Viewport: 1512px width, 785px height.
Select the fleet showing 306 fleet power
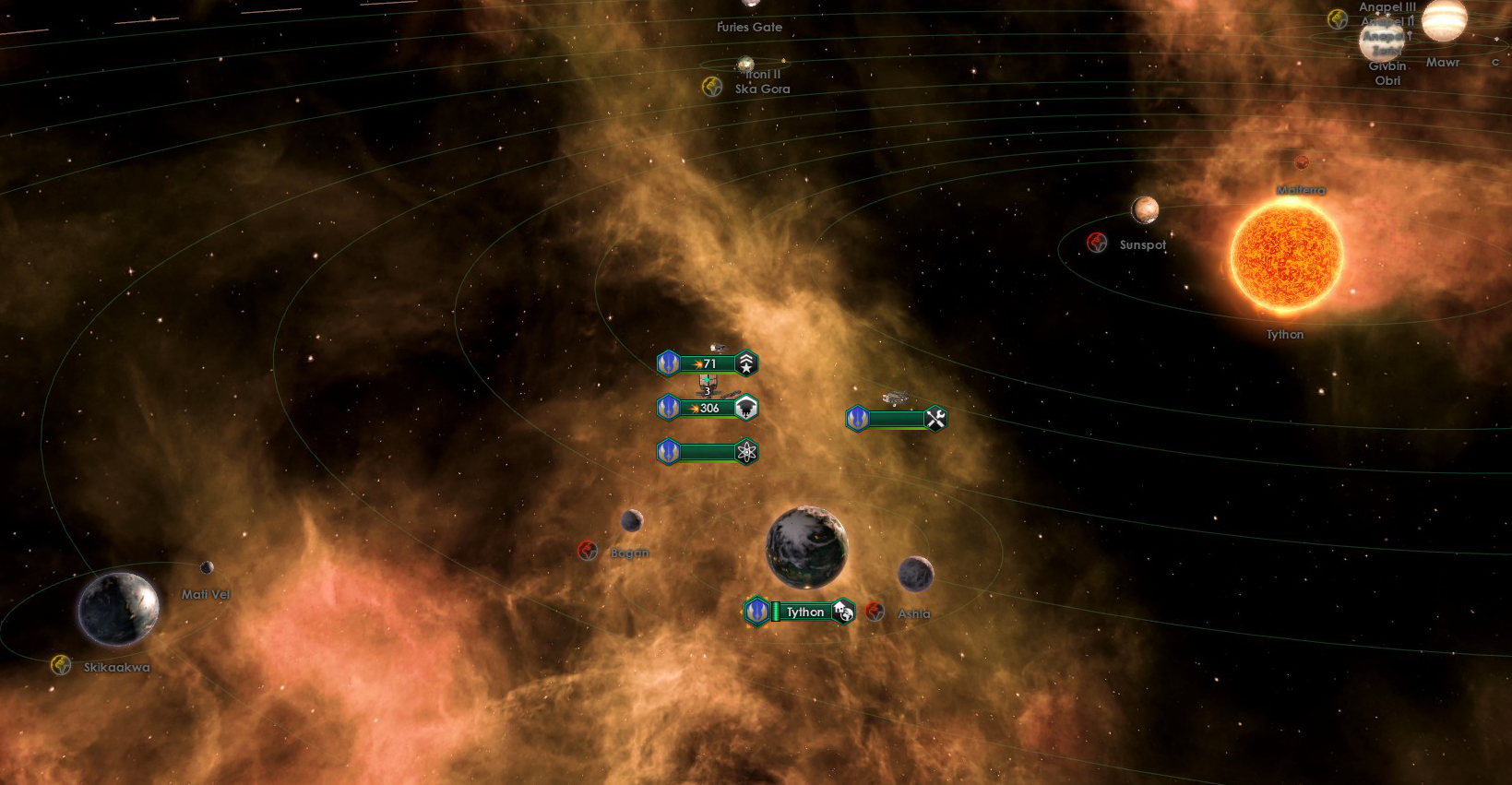(708, 407)
